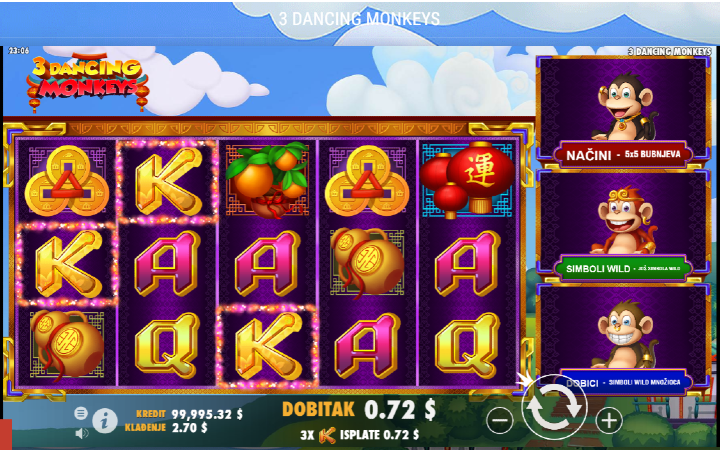The image size is (720, 450).
Task: Toggle the sound speaker icon
Action: point(81,432)
